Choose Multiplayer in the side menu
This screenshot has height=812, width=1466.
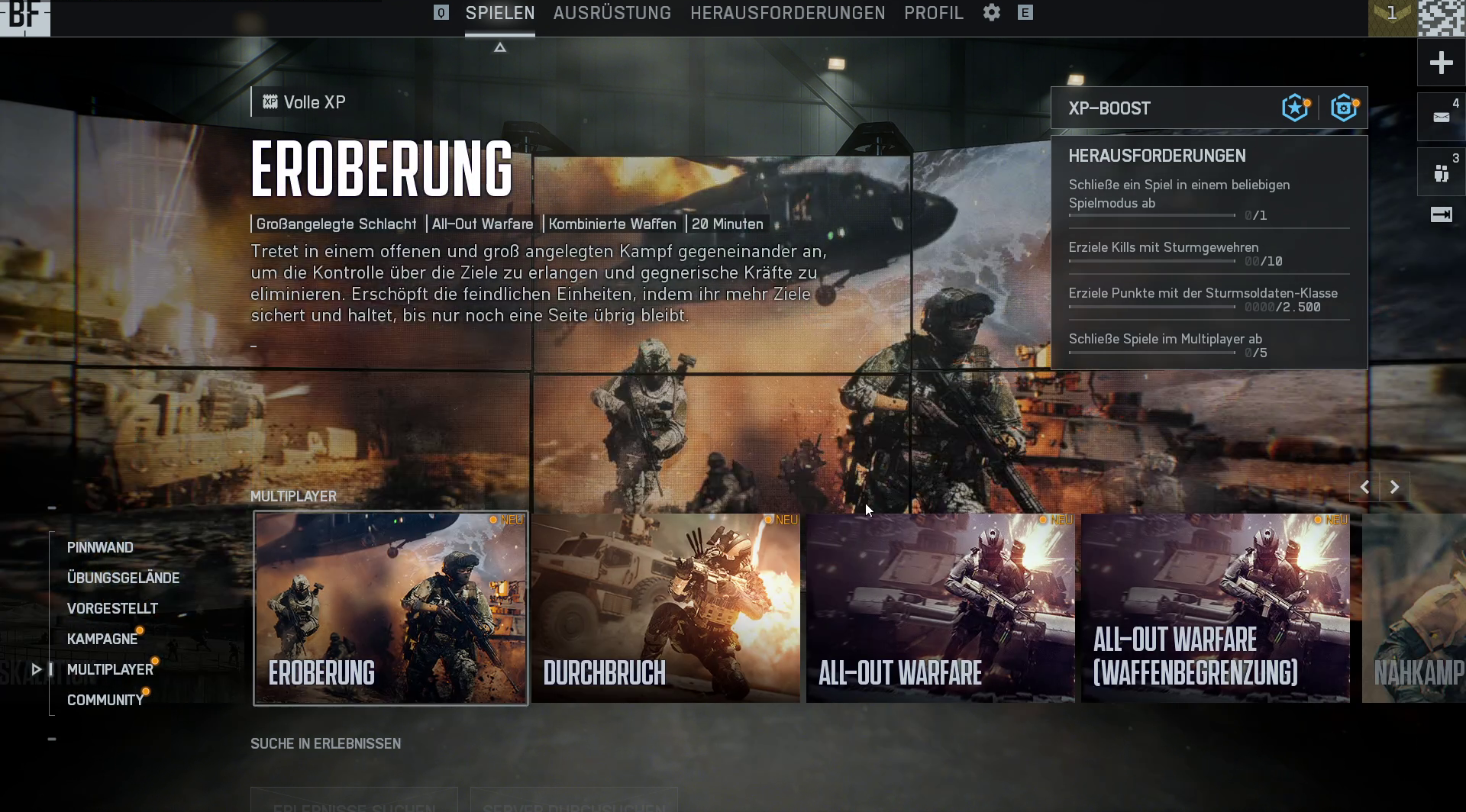(110, 669)
